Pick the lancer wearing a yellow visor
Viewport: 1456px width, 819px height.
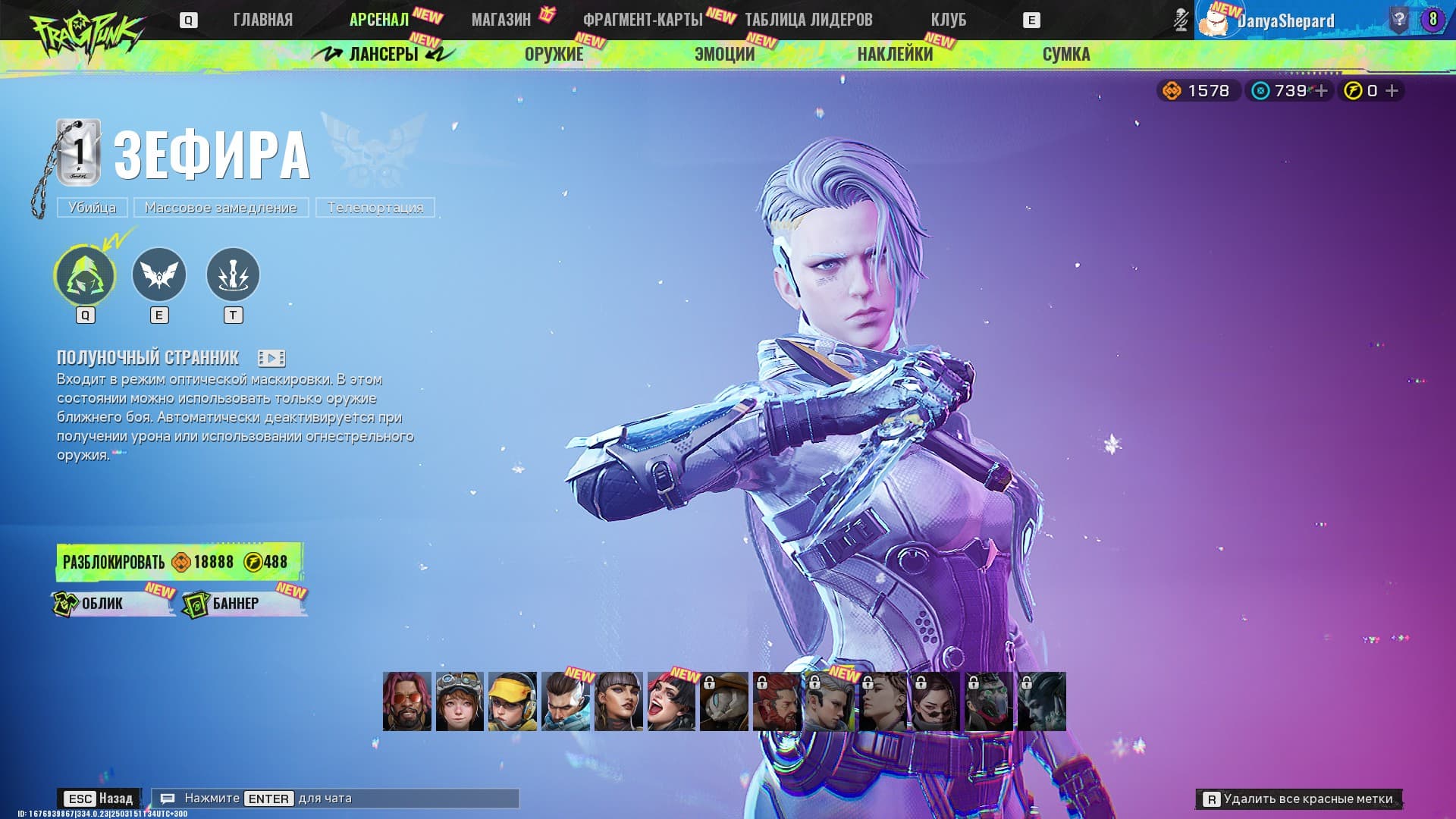tap(513, 701)
